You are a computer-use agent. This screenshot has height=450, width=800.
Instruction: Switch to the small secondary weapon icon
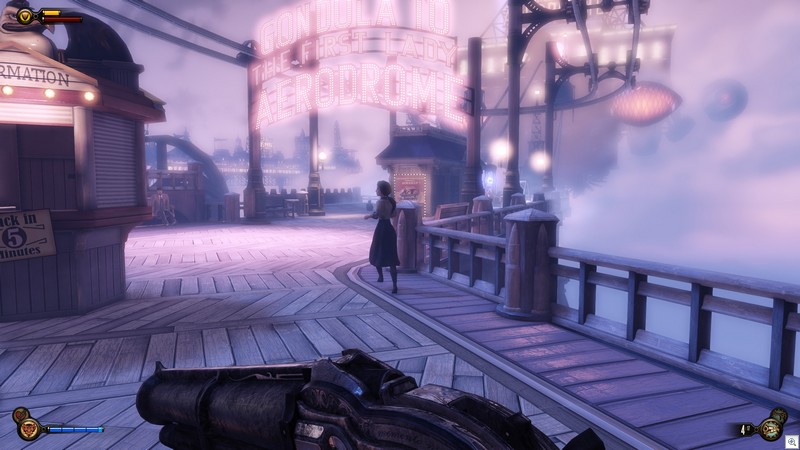pos(779,414)
